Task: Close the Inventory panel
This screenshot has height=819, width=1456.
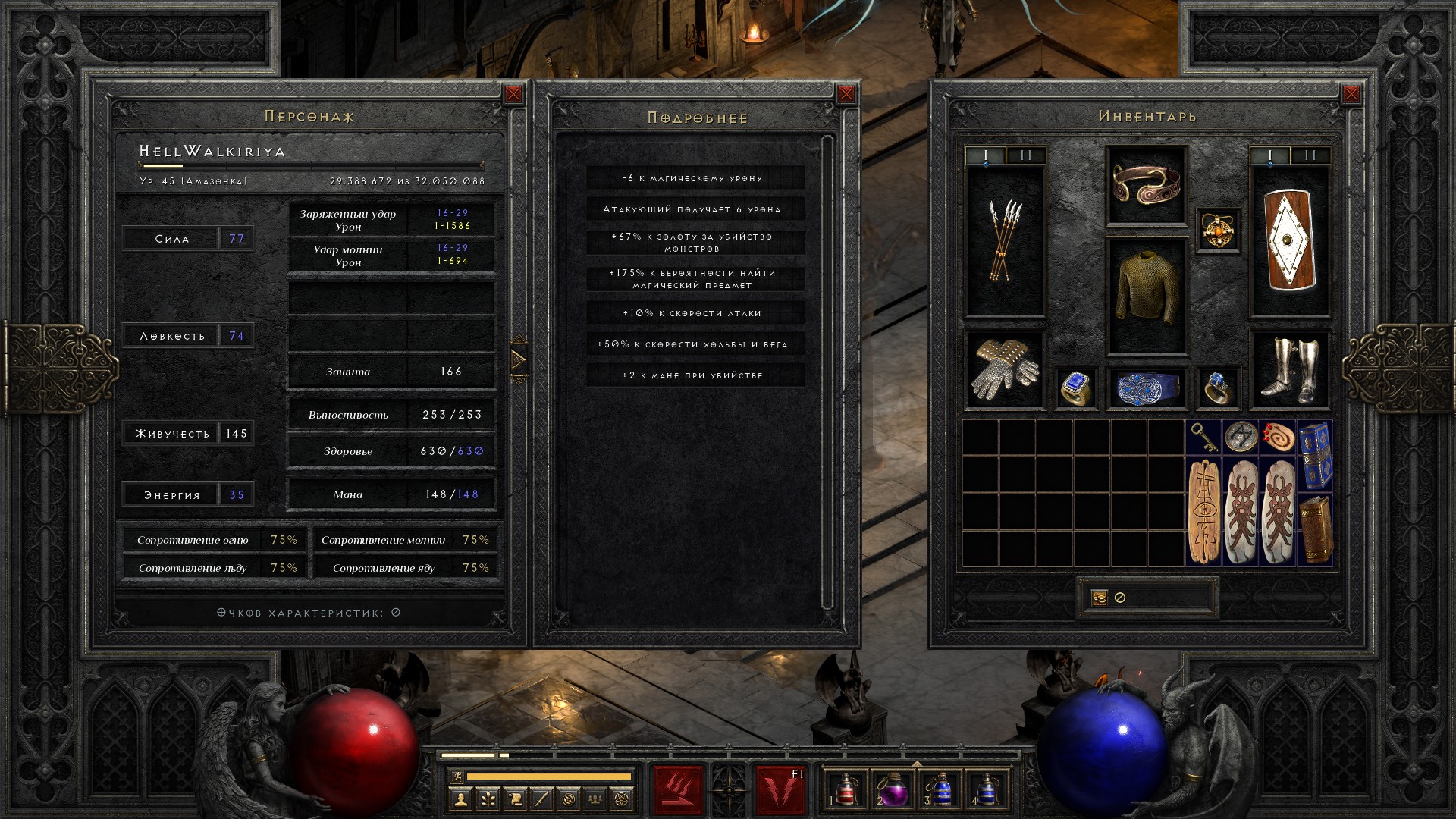Action: (x=1351, y=94)
